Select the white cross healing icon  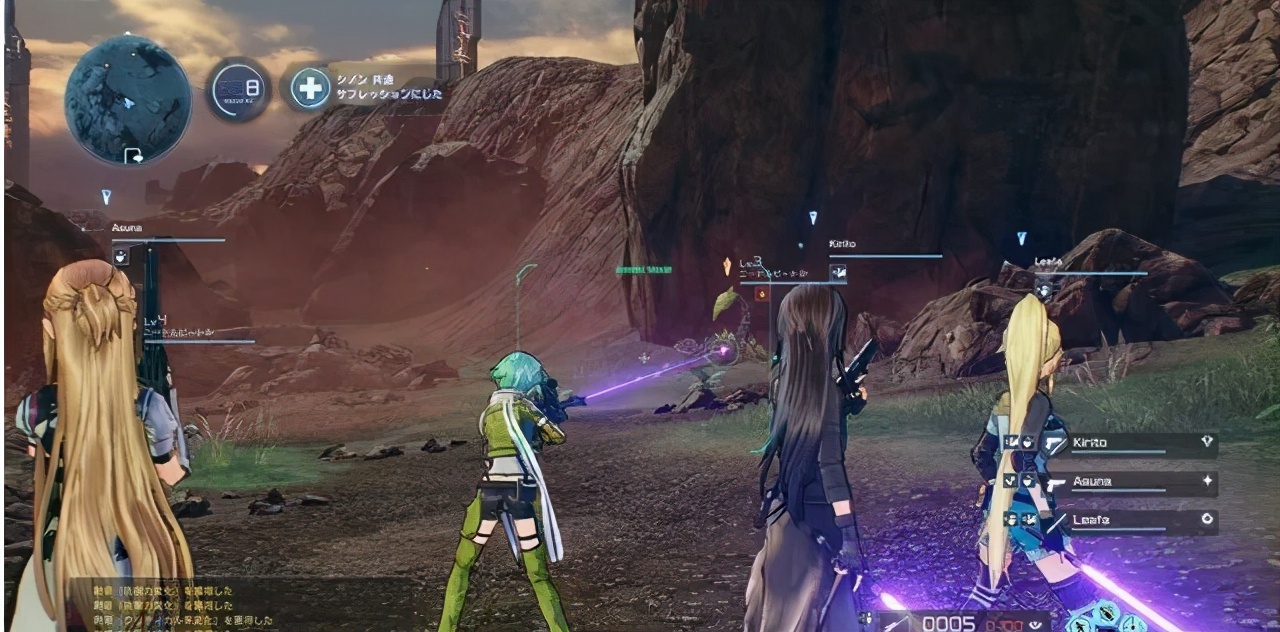click(310, 88)
